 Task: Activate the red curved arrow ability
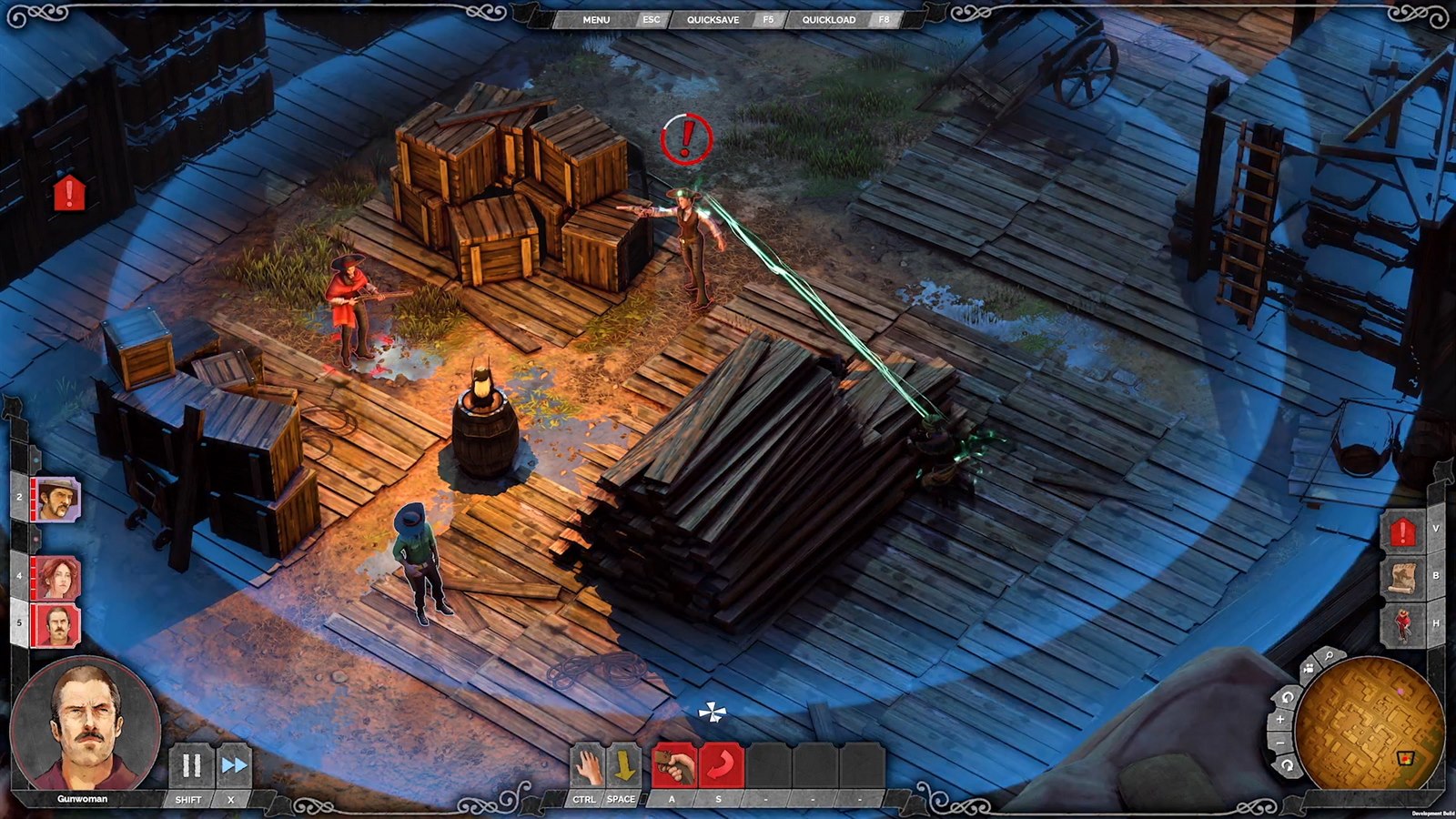coord(721,766)
